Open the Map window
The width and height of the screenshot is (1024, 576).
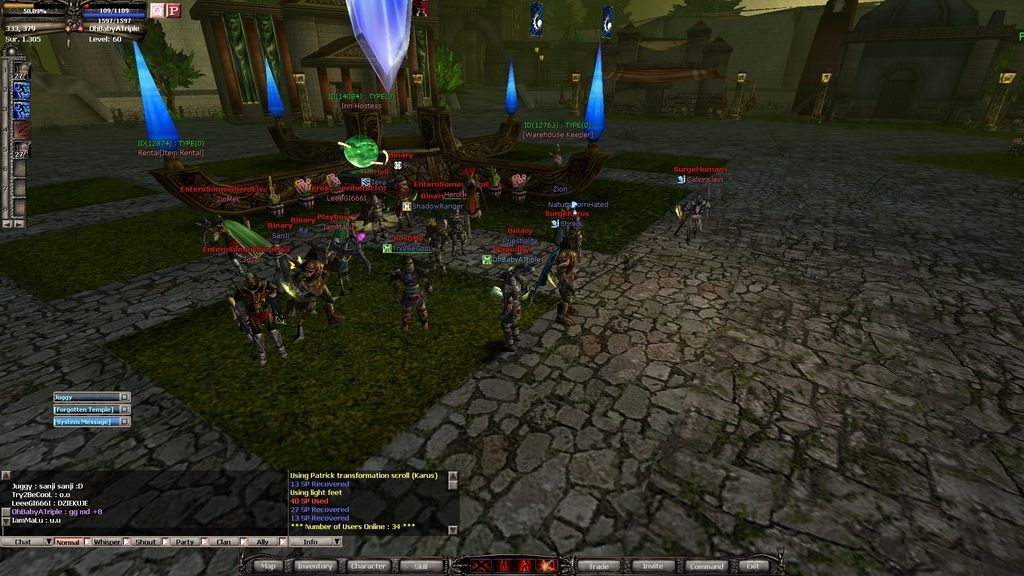pos(267,566)
